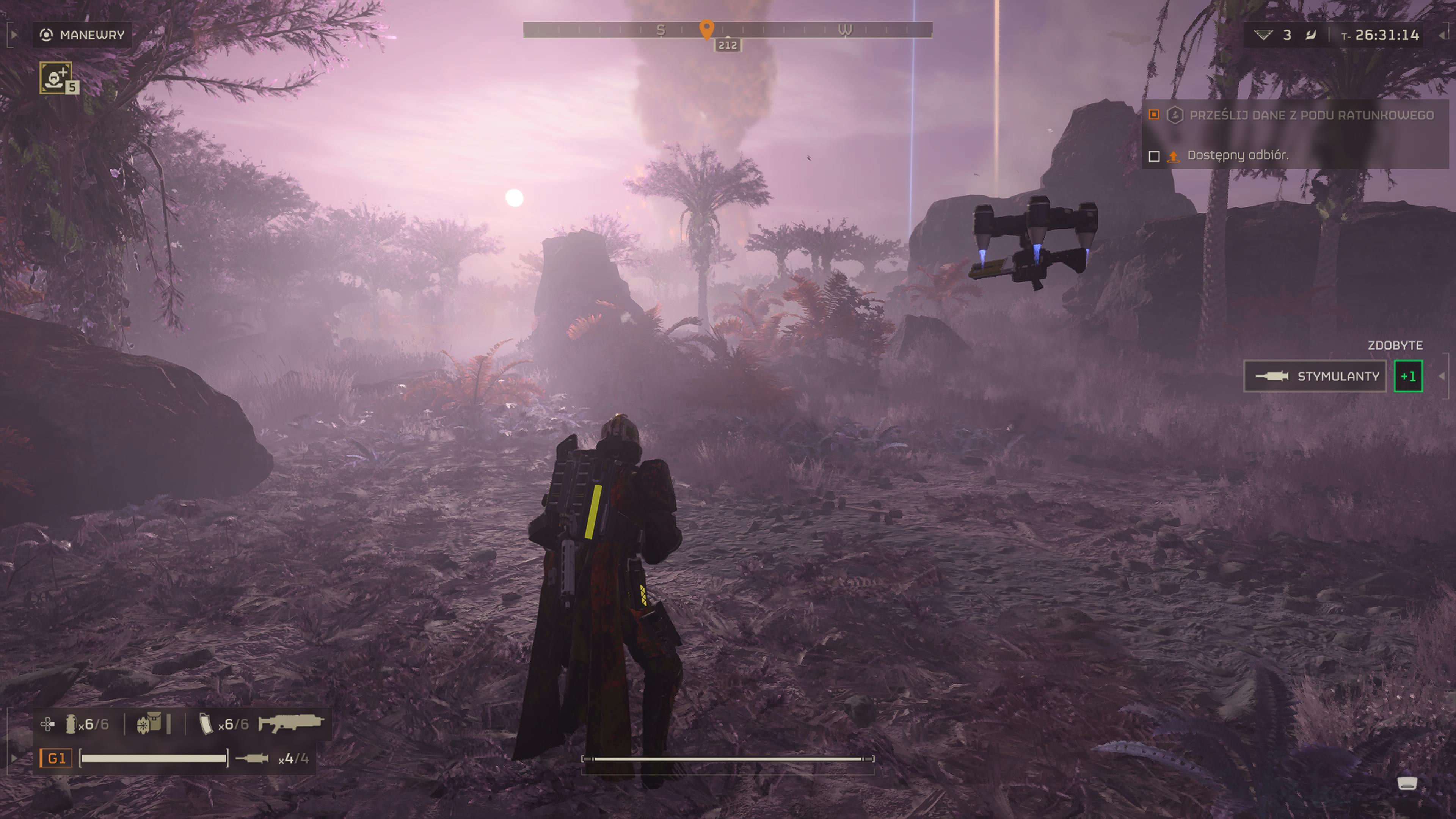This screenshot has height=819, width=1456.
Task: Toggle the Dostępny odbiór checkbox
Action: (1154, 156)
